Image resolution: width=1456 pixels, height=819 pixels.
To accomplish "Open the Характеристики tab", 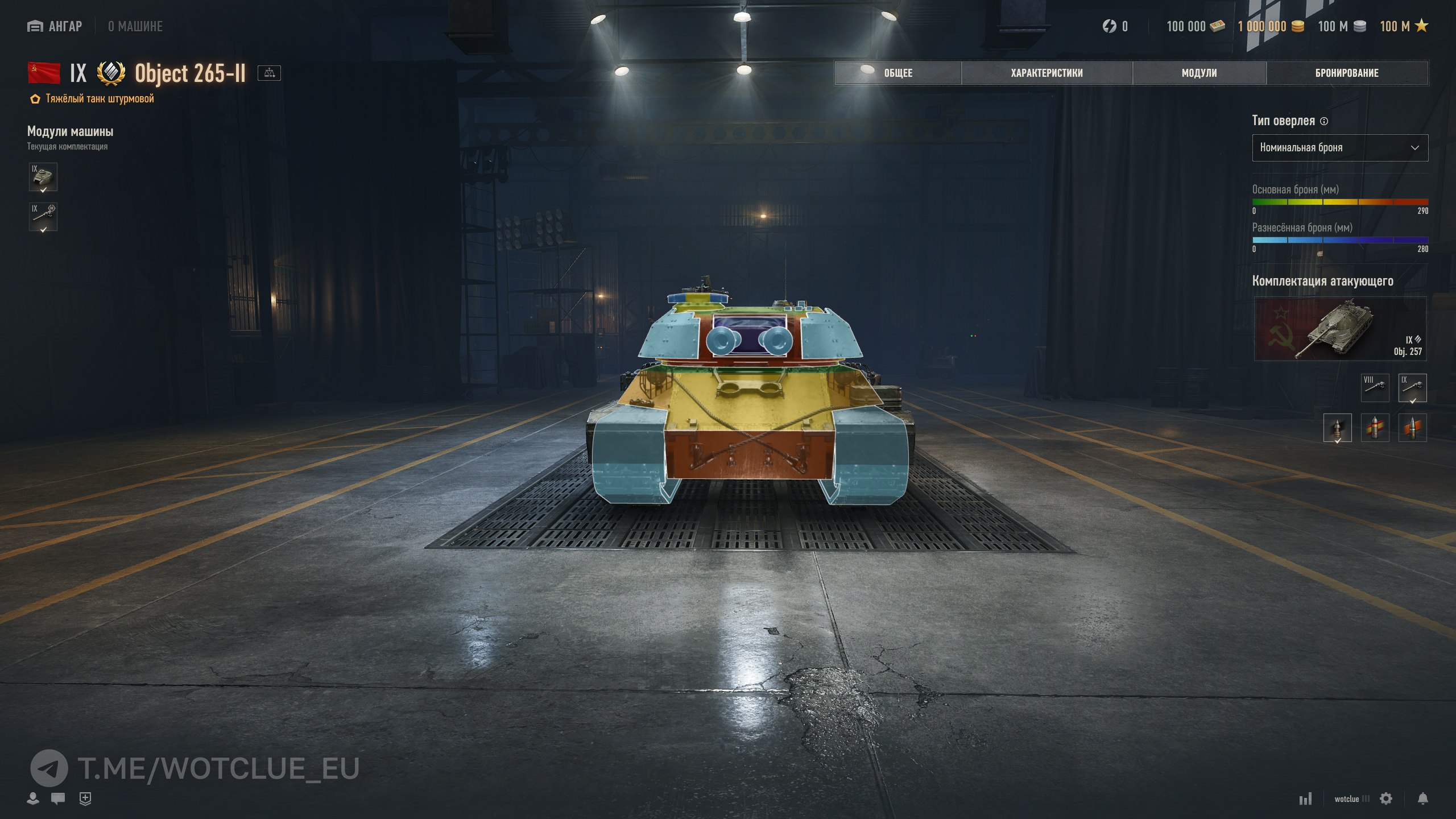I will [1046, 73].
